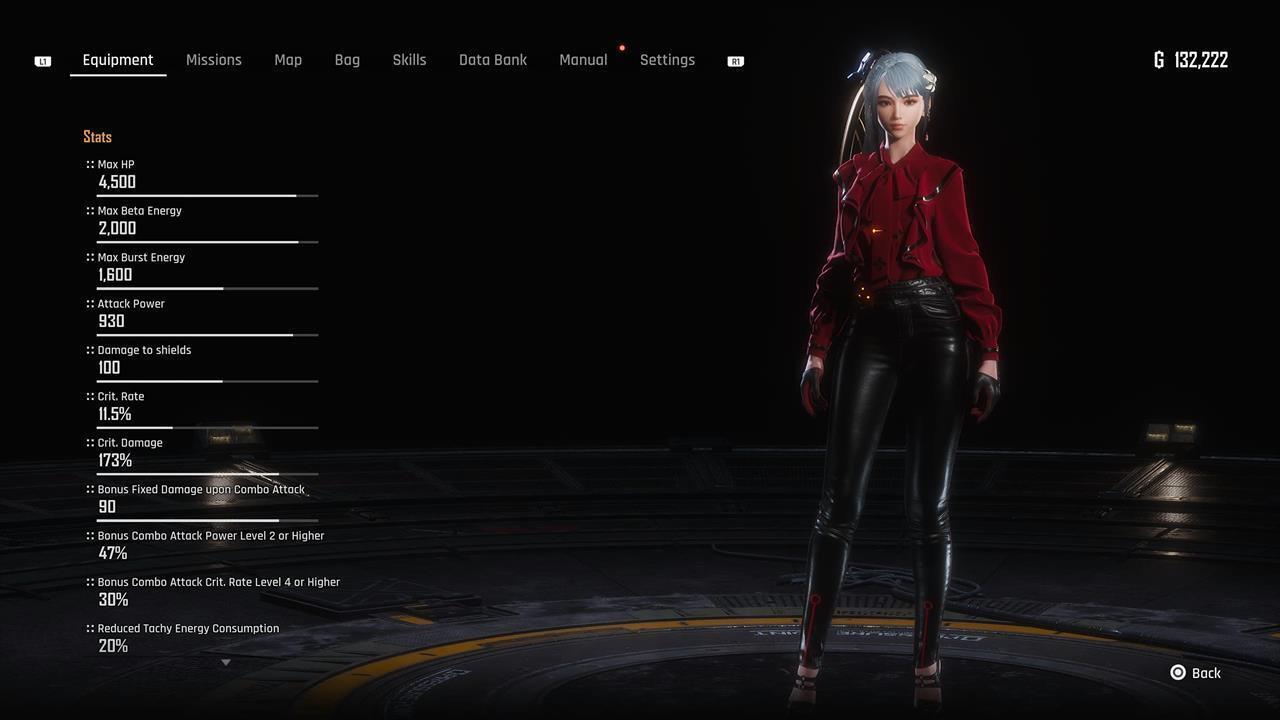Image resolution: width=1280 pixels, height=720 pixels.
Task: Click the red notification dot above Manual
Action: click(621, 46)
